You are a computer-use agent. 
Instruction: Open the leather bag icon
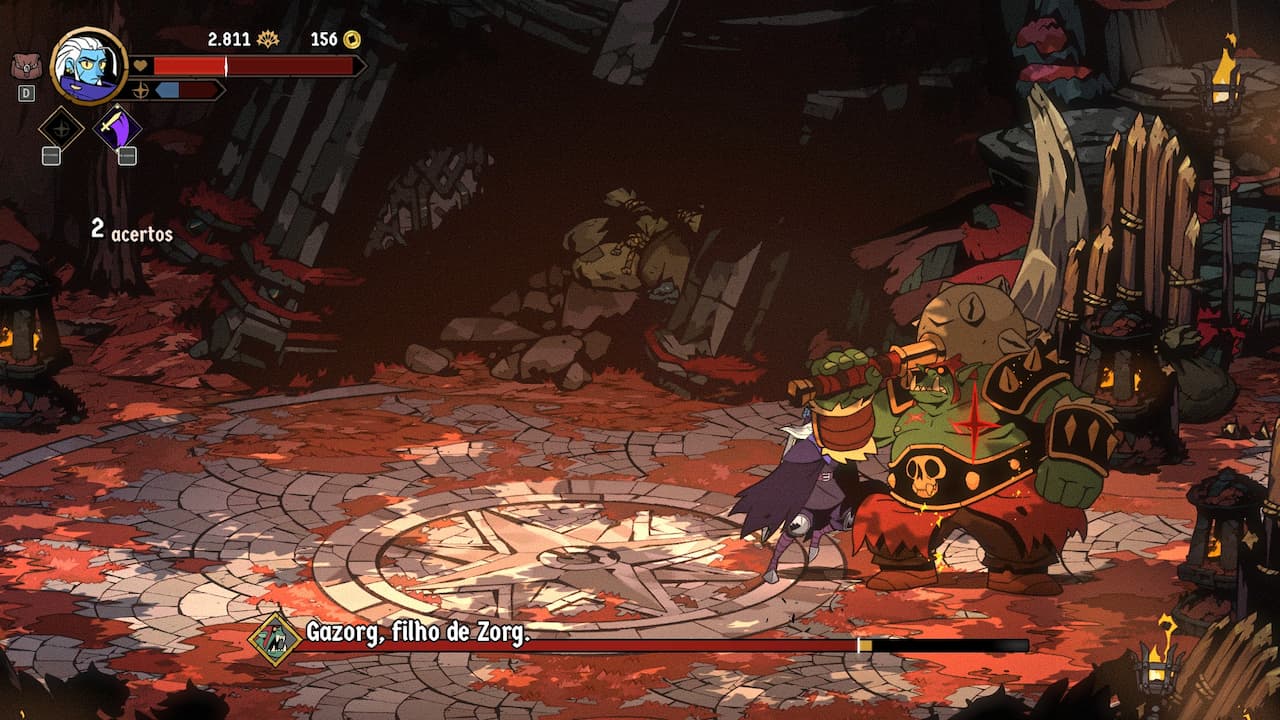(x=26, y=66)
